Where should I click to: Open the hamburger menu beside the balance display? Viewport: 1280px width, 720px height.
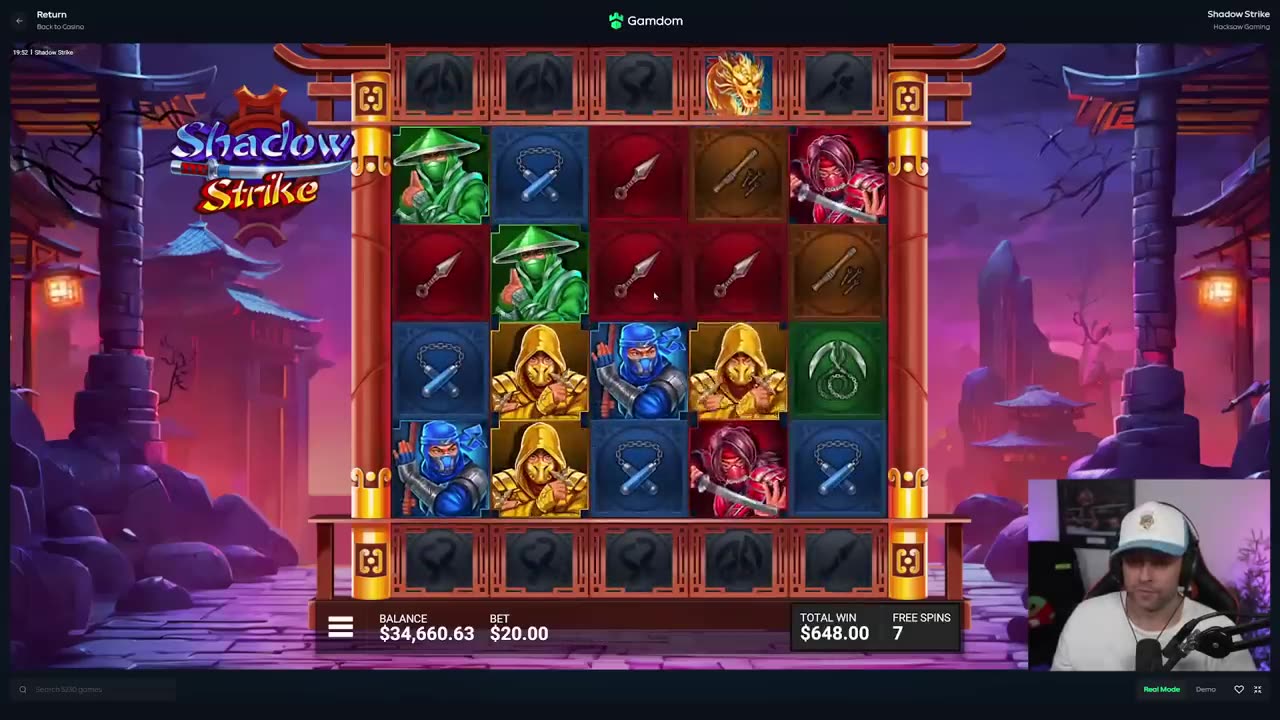341,627
